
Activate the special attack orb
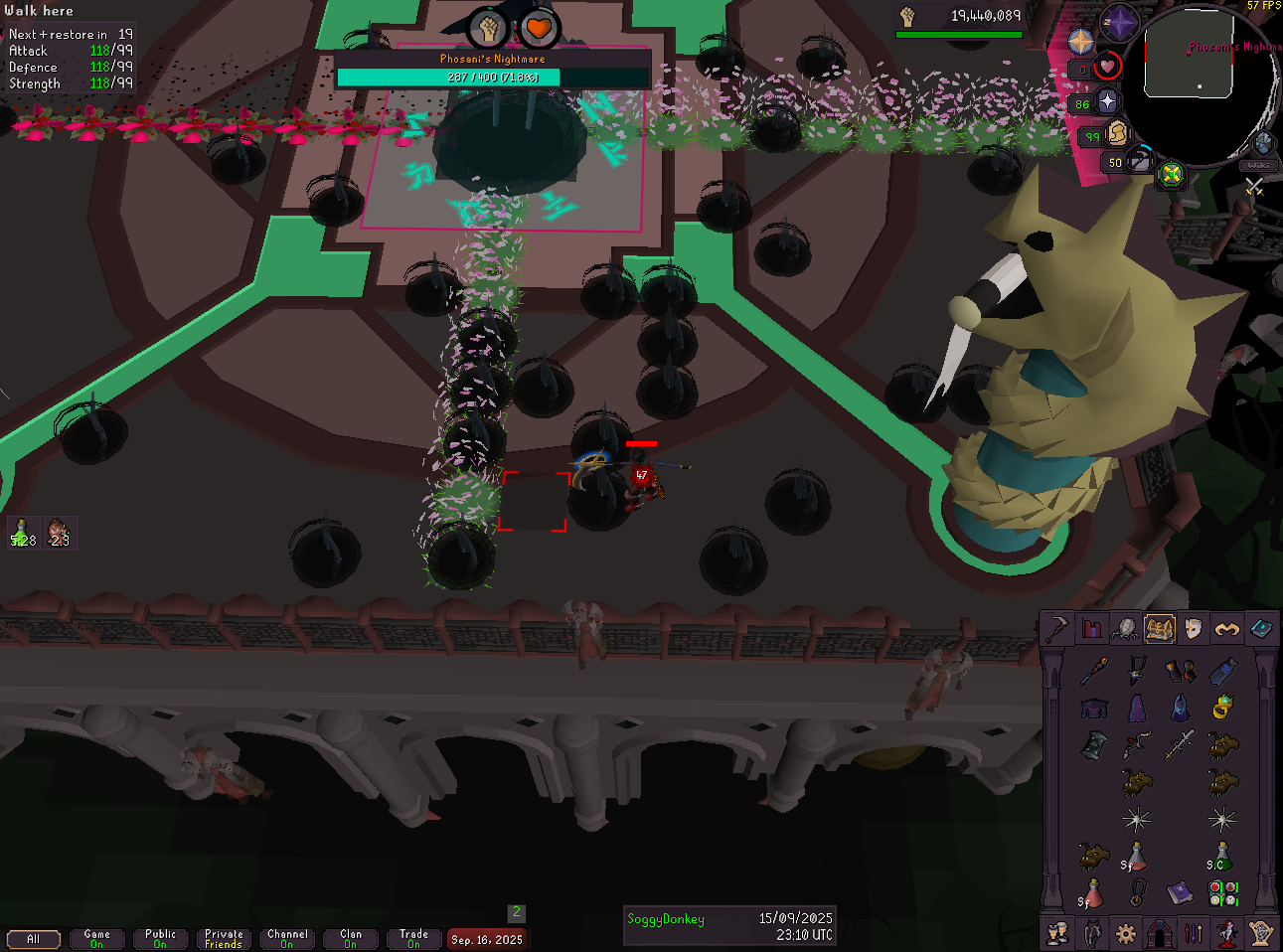(1139, 161)
